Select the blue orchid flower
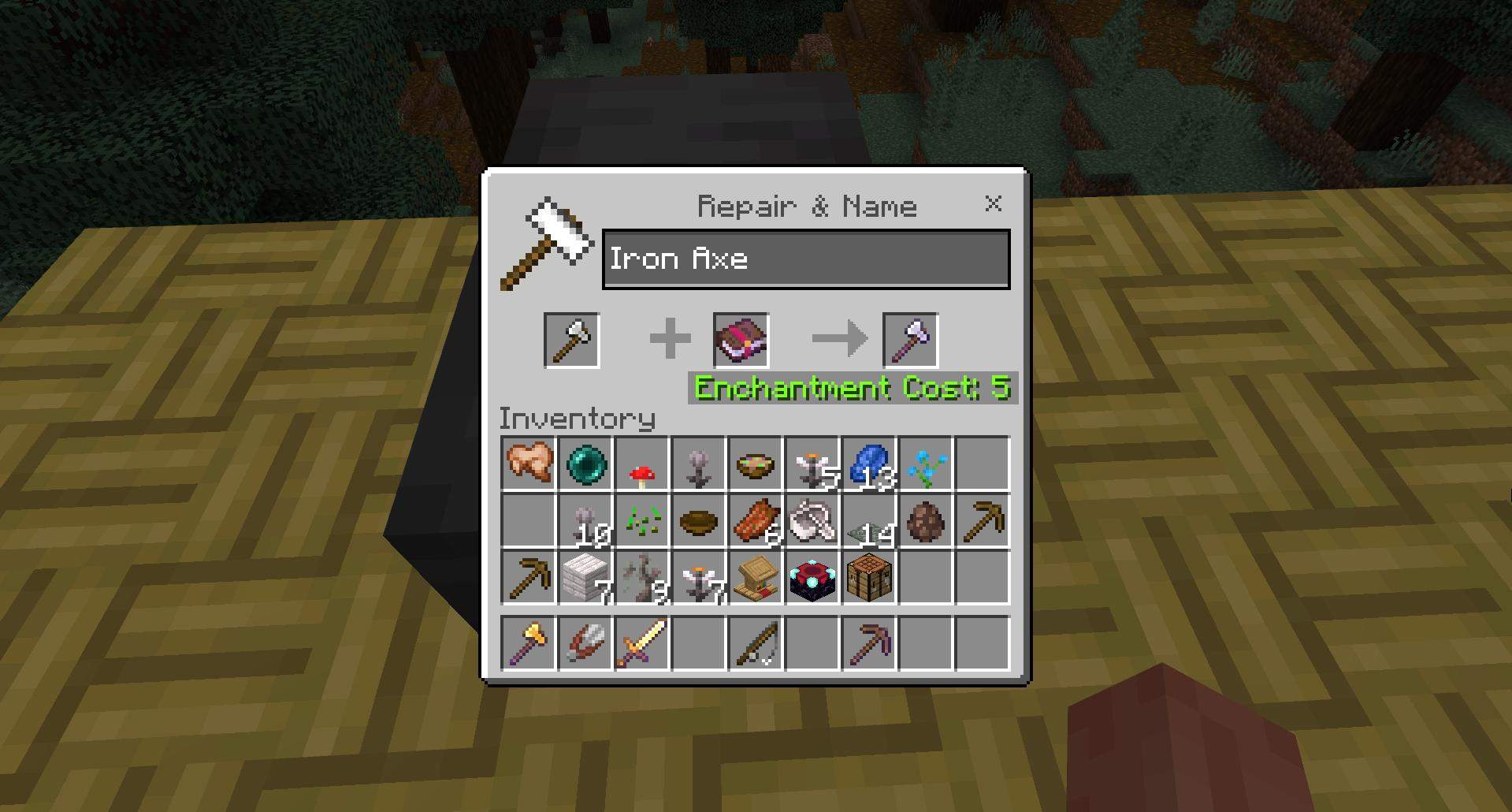 pos(925,463)
